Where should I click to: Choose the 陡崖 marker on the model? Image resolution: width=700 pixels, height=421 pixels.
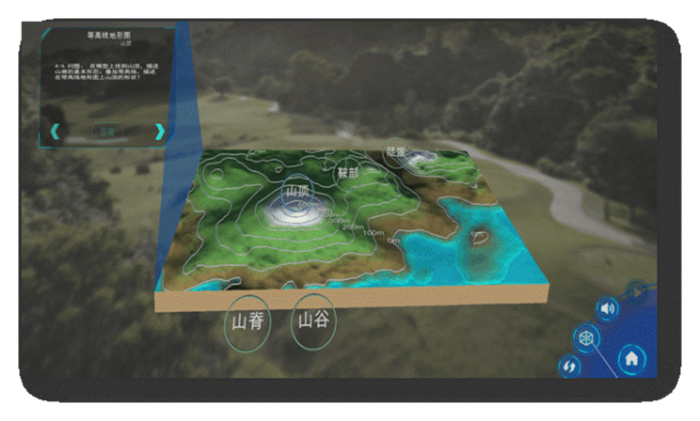pyautogui.click(x=397, y=152)
